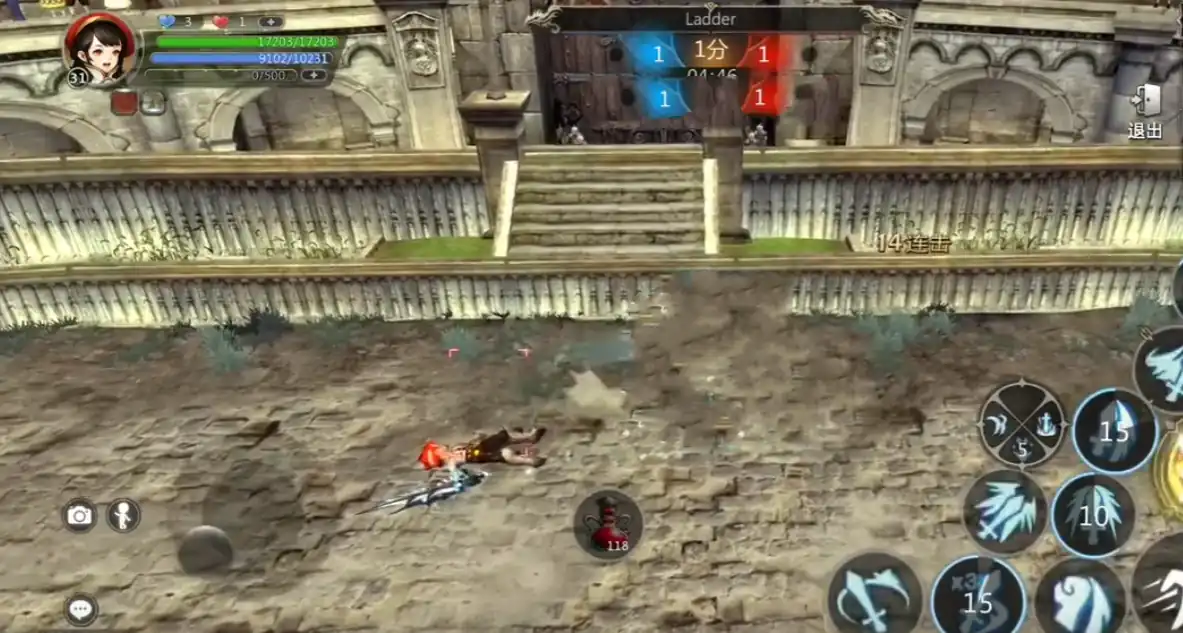Click the plus button beside the heart counters
Screen dimensions: 1183x633
271,21
